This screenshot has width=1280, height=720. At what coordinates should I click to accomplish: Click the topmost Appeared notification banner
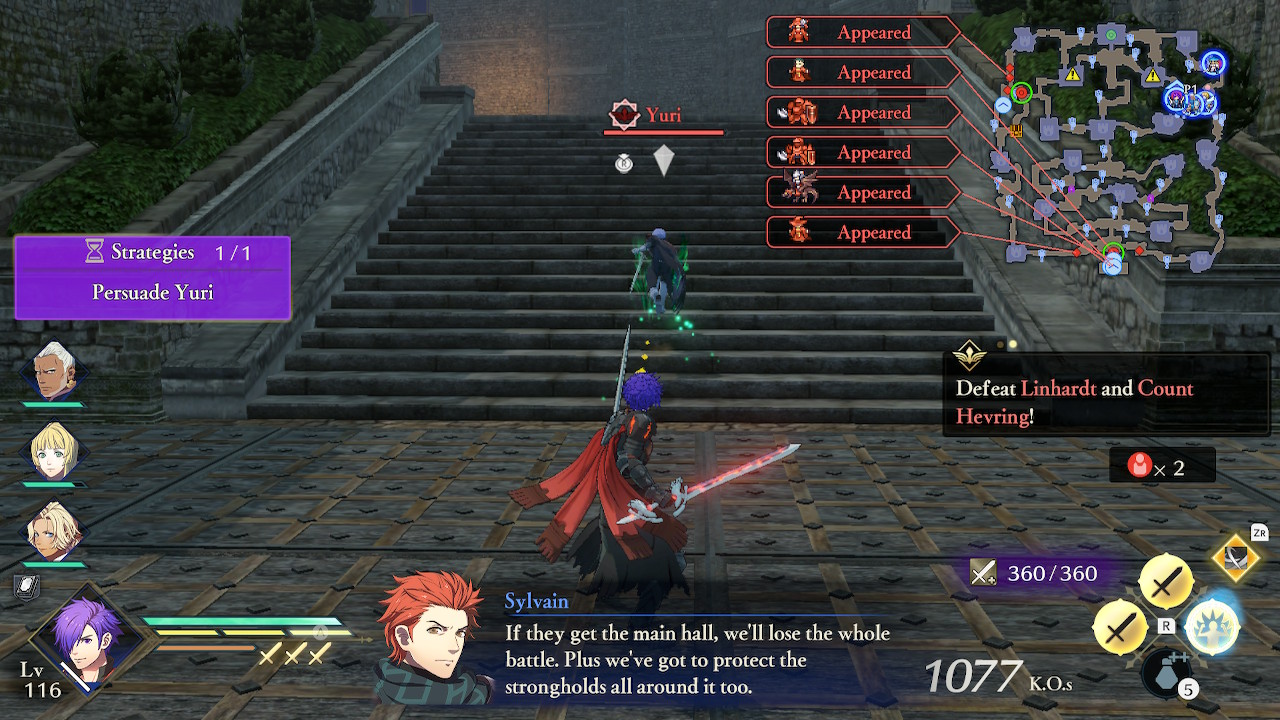pyautogui.click(x=862, y=32)
